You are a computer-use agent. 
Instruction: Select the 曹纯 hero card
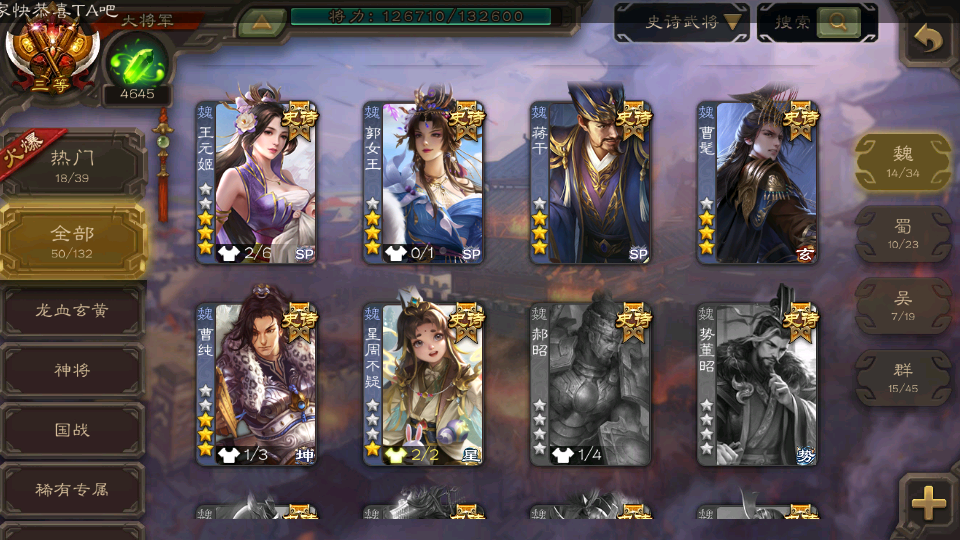pos(257,384)
